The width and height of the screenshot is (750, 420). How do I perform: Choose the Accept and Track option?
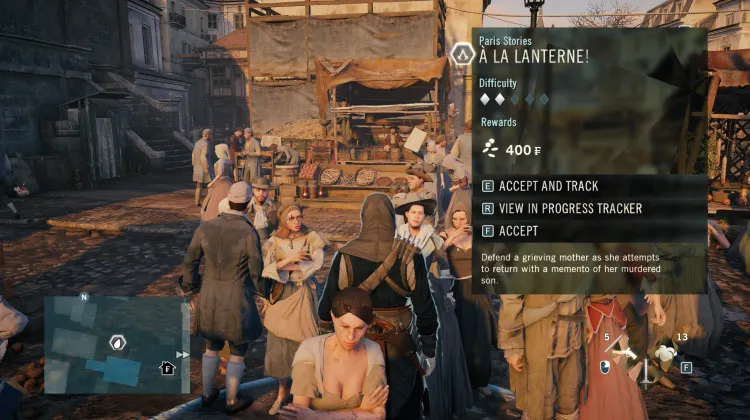point(548,186)
